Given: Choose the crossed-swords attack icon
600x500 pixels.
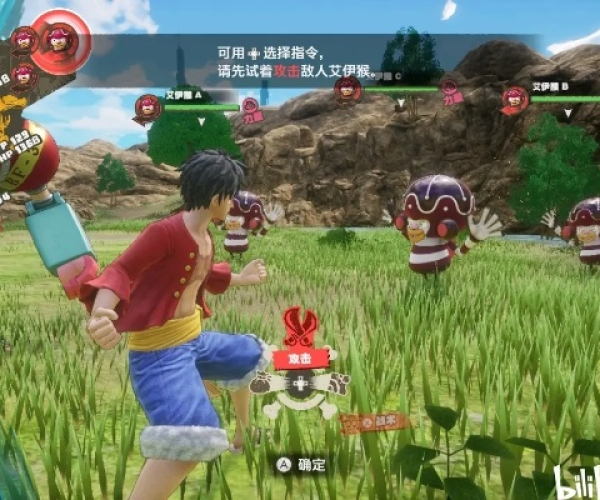Looking at the screenshot, I should coord(299,326).
